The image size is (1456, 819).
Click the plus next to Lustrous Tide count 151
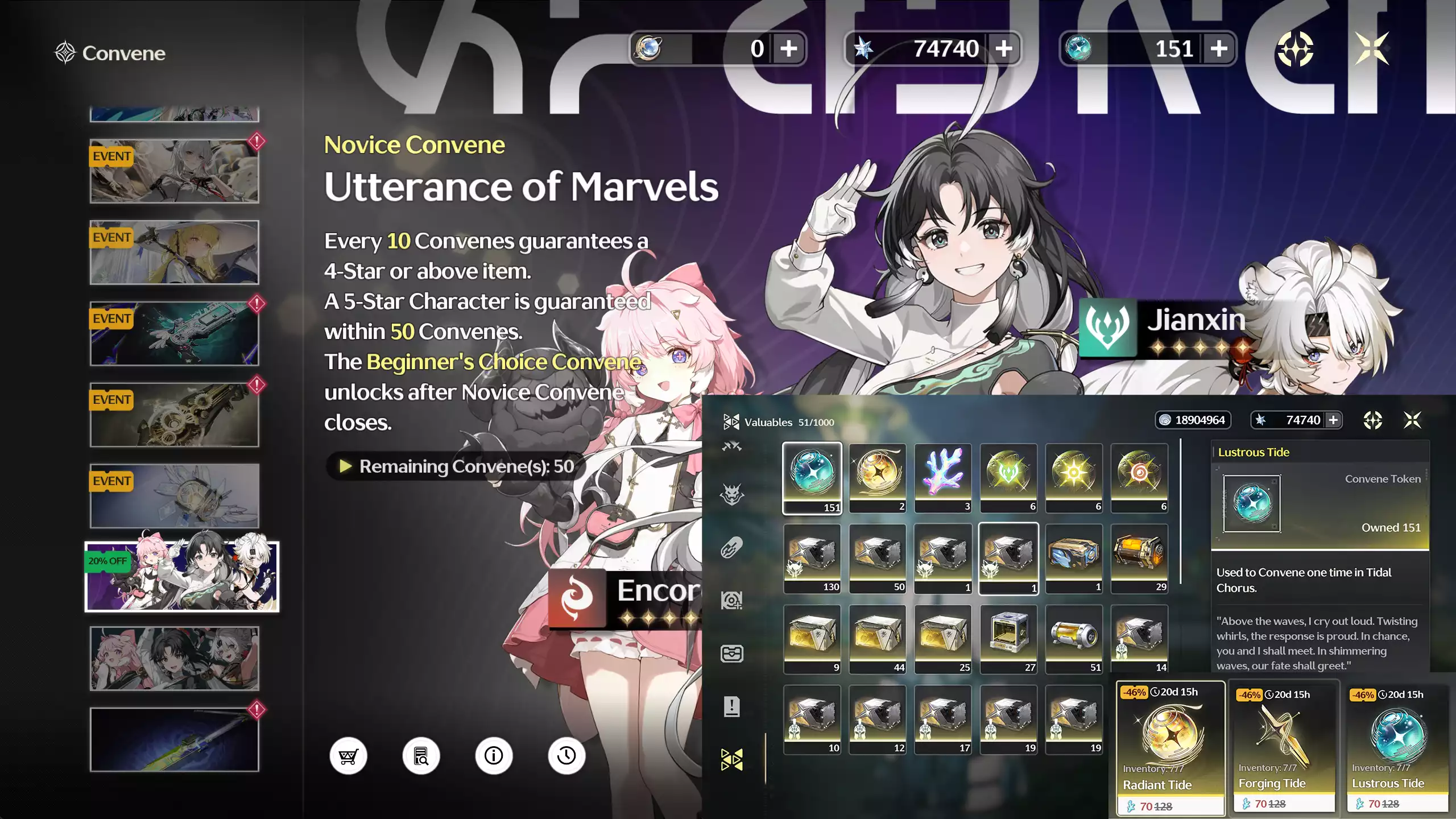coord(1218,48)
